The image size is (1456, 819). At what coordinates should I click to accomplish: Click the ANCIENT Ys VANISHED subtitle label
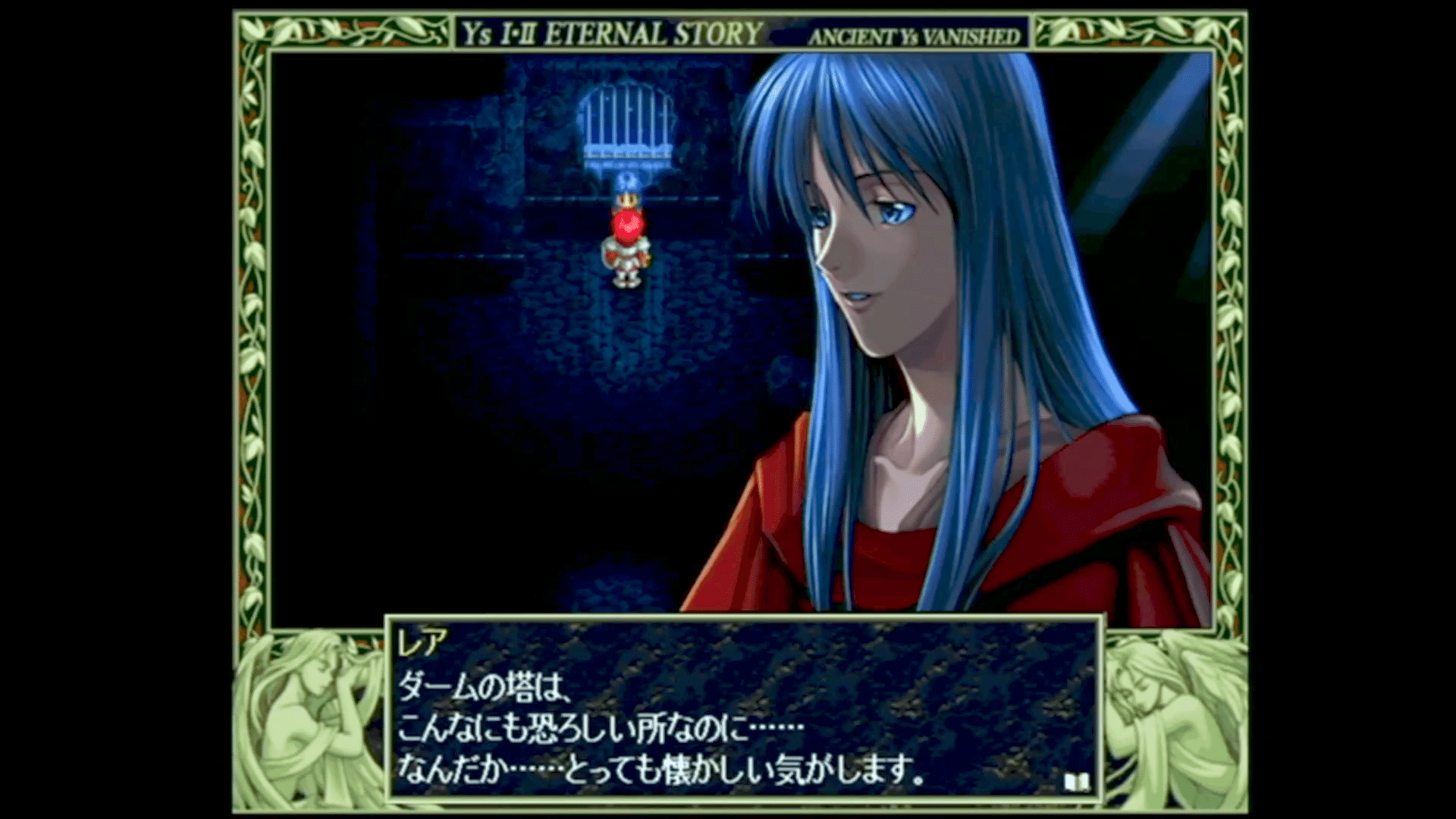coord(914,33)
